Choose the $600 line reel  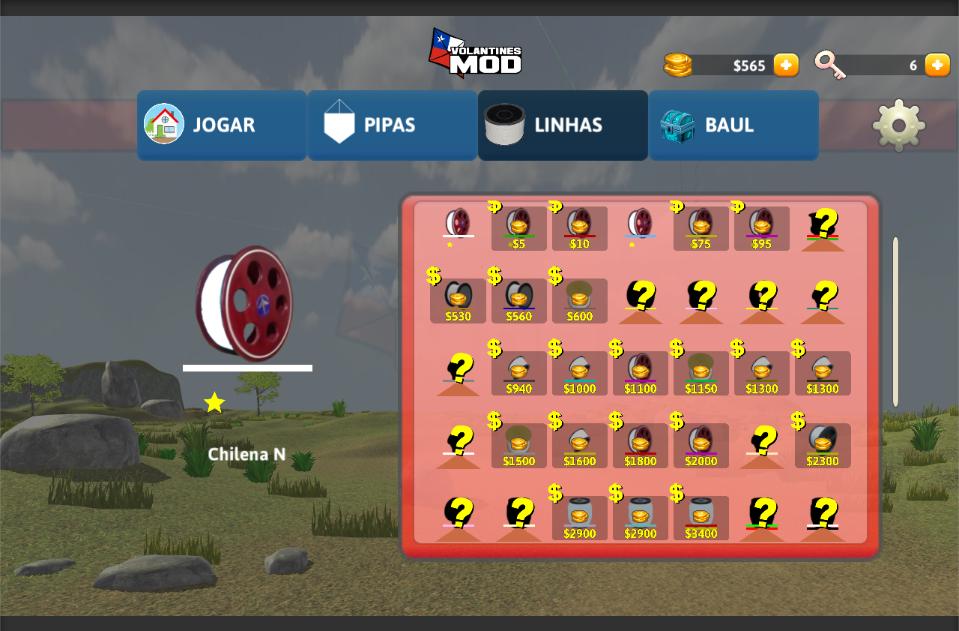pyautogui.click(x=580, y=300)
